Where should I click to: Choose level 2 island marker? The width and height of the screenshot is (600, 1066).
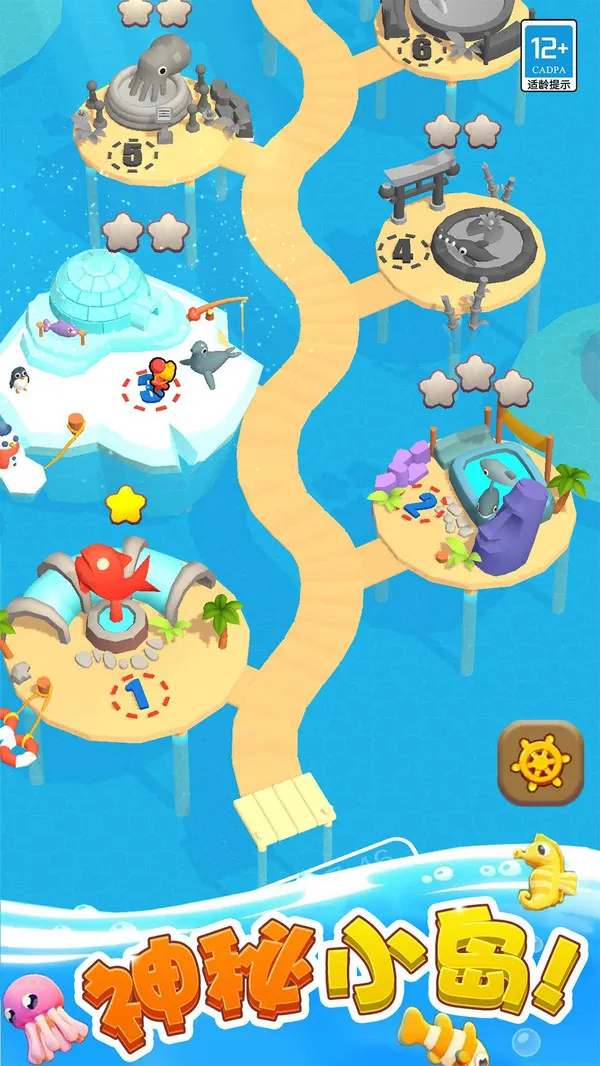(x=423, y=503)
